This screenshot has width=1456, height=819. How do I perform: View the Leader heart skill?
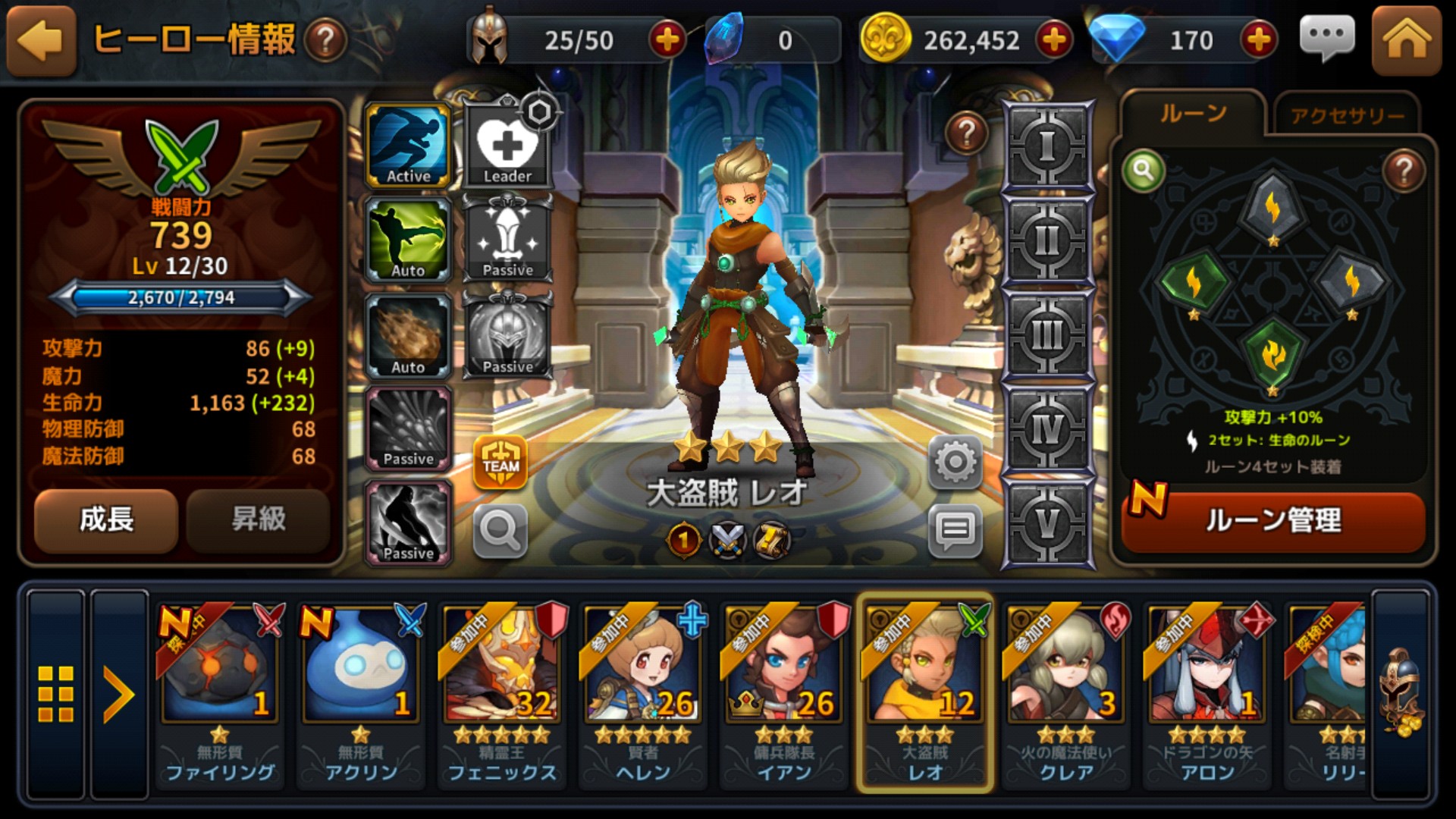tap(507, 146)
